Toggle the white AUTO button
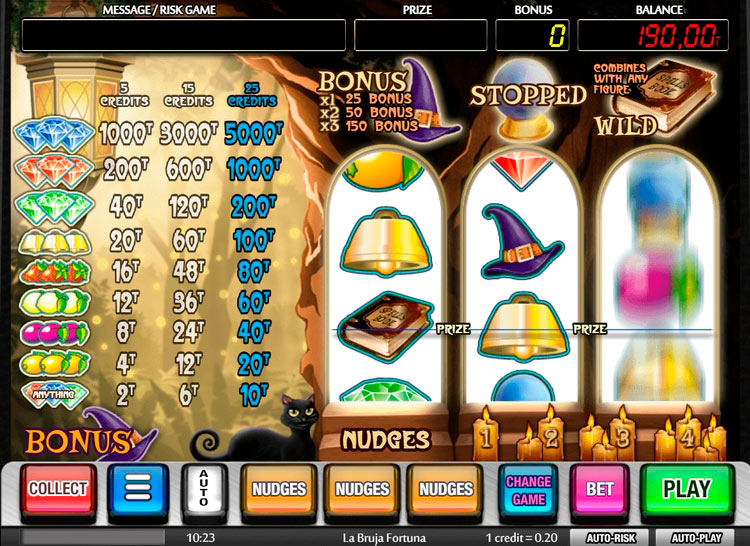Screen dimensions: 750x546 [x=205, y=490]
